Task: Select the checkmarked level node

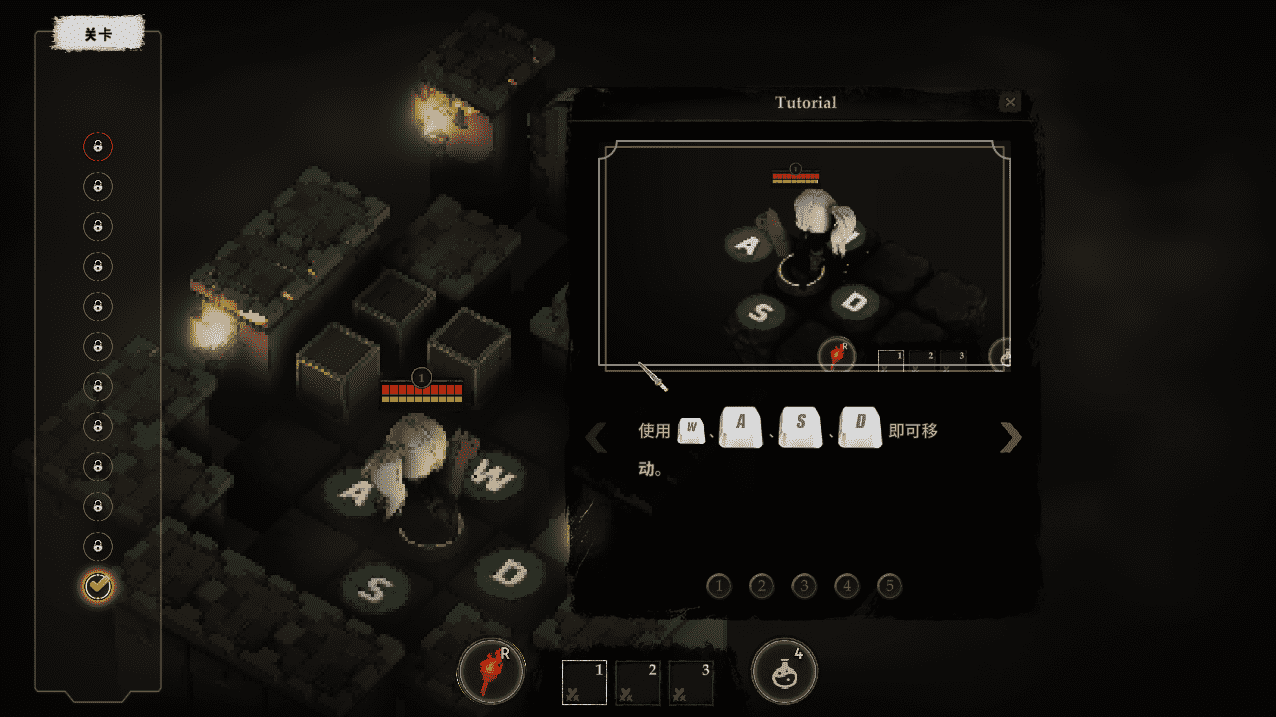Action: click(x=98, y=587)
